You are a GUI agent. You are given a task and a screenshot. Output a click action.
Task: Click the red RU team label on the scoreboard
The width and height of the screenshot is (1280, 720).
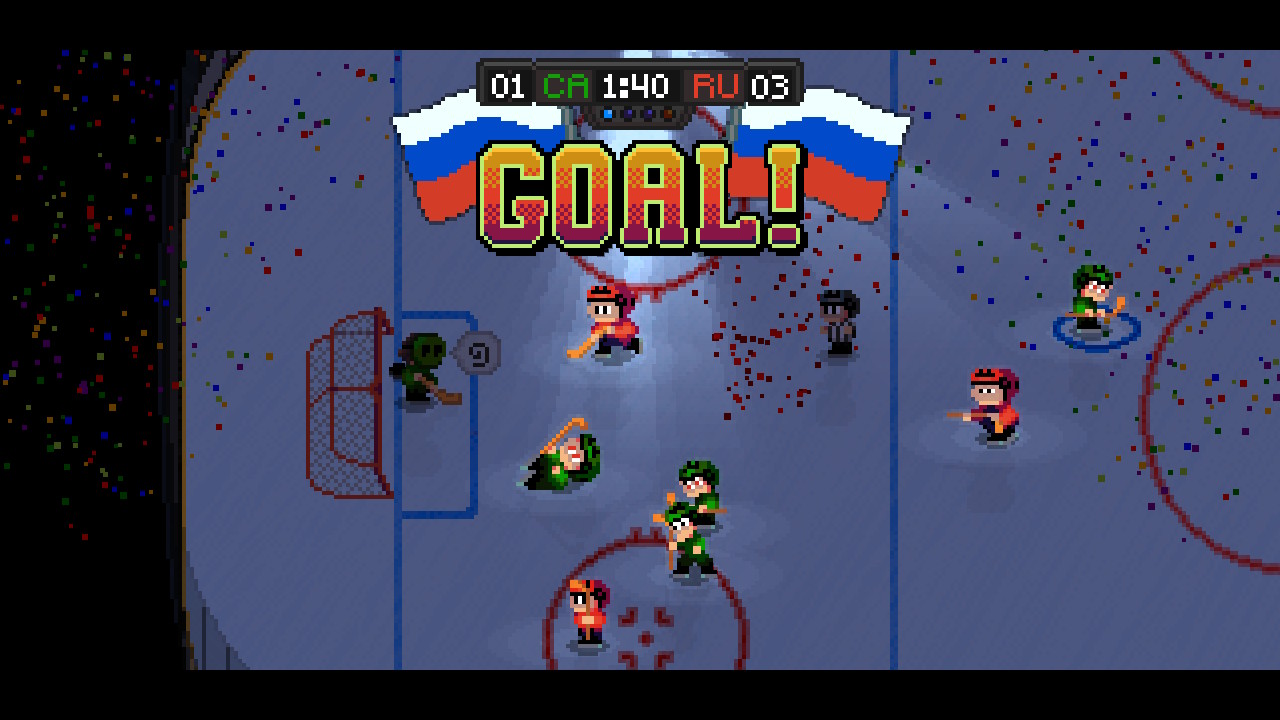(x=715, y=86)
